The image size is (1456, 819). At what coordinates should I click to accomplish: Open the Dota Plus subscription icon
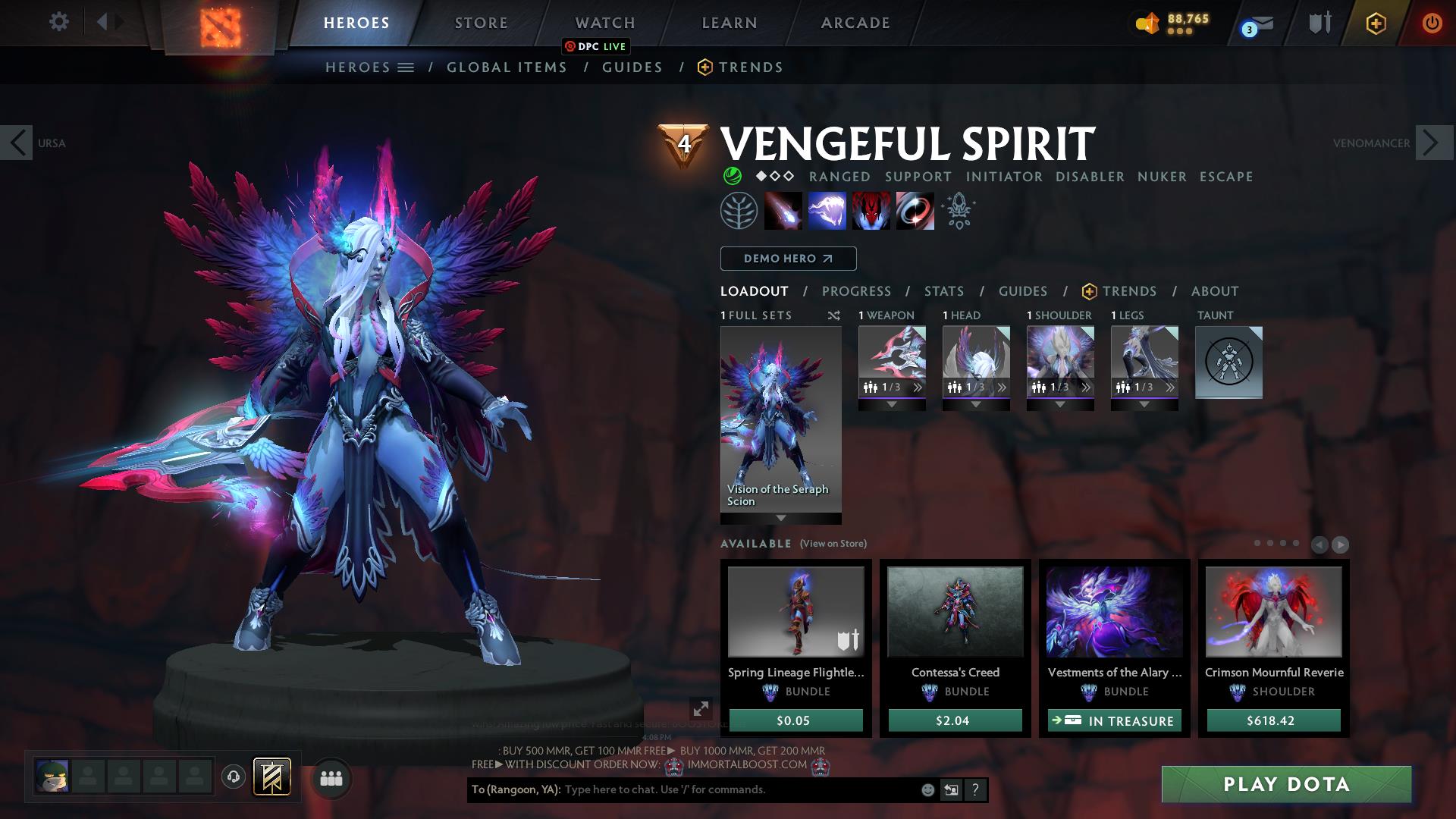[1376, 23]
